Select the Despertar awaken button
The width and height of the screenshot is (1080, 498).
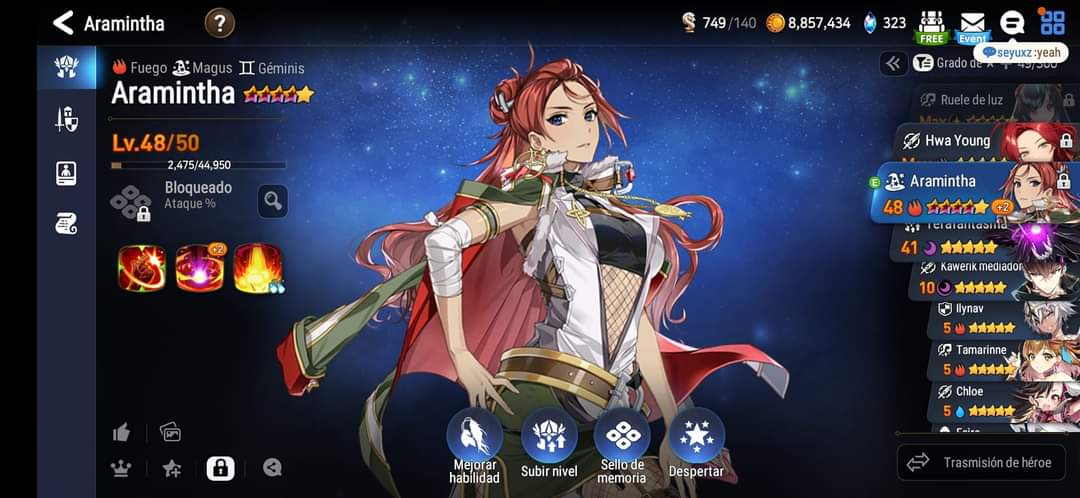(x=696, y=440)
